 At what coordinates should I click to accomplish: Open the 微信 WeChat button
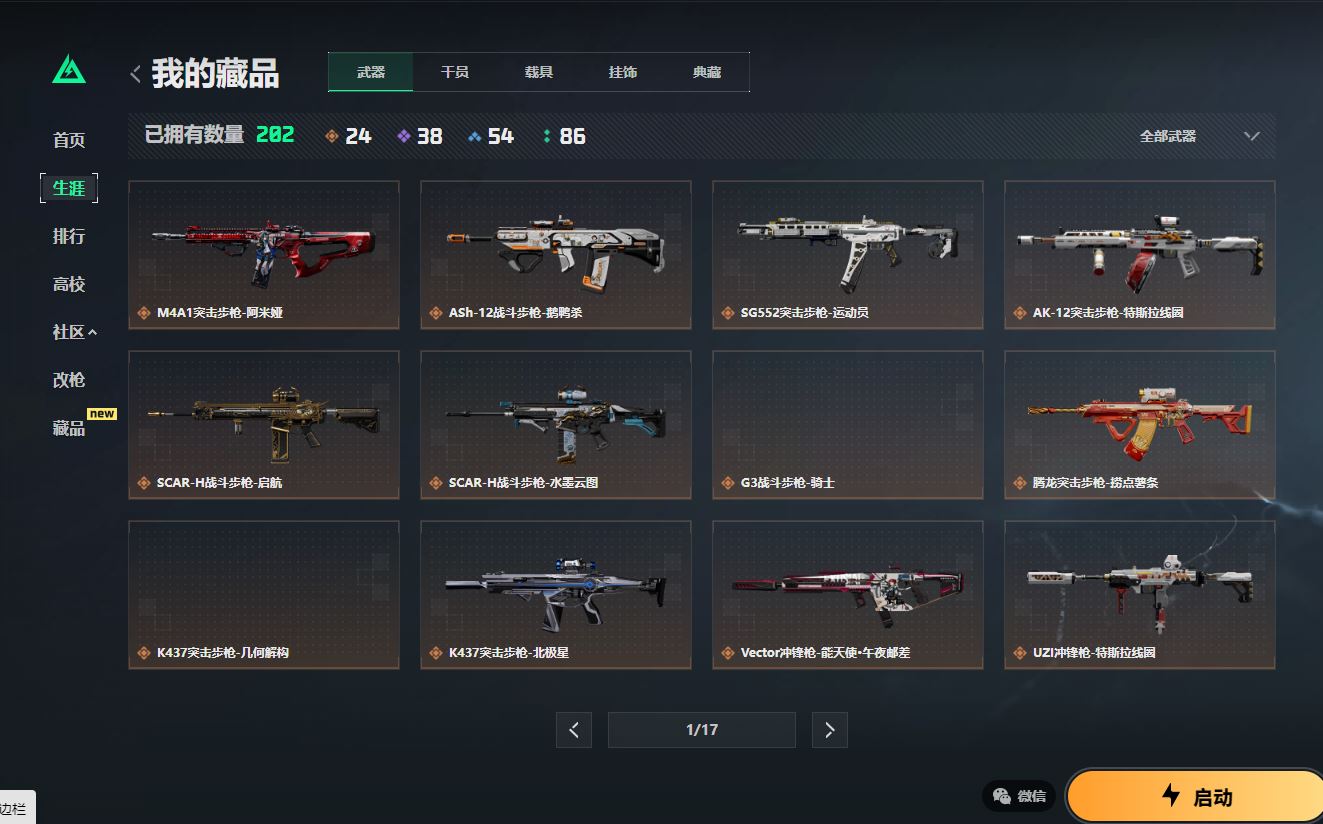[1019, 796]
